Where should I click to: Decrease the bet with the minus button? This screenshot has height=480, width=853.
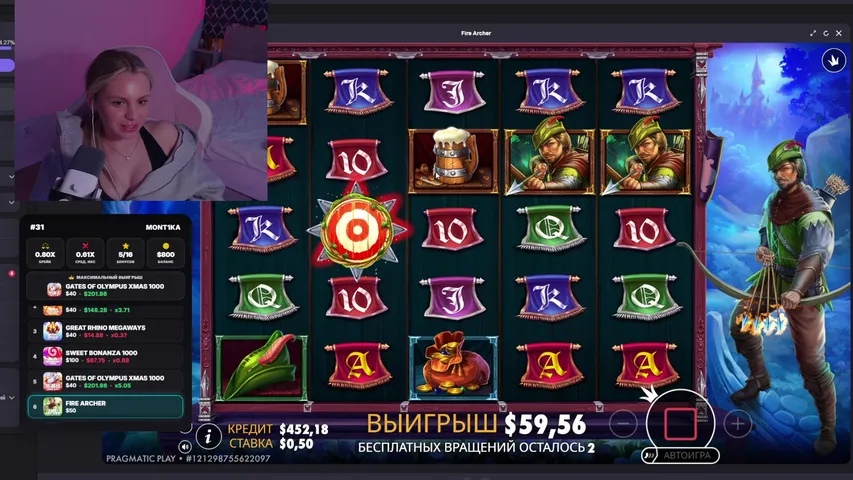pos(623,424)
